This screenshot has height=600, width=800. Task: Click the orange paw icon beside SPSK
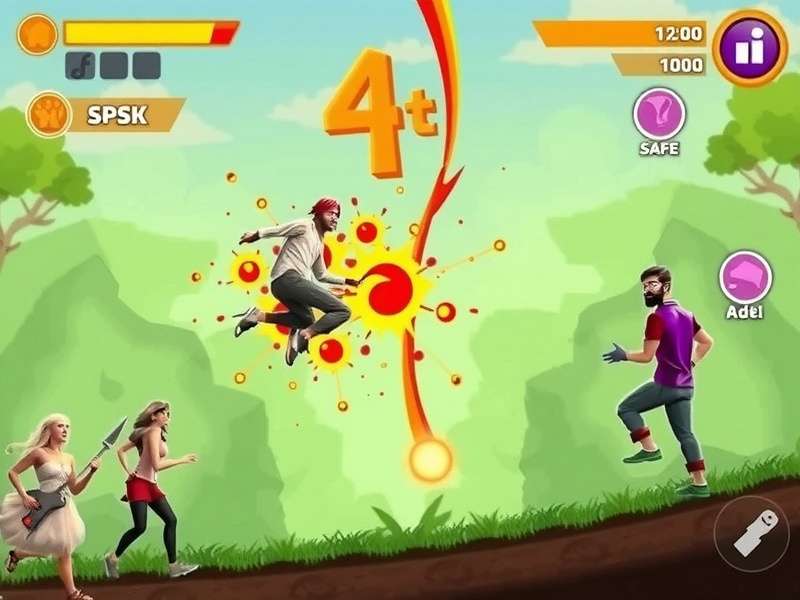48,114
